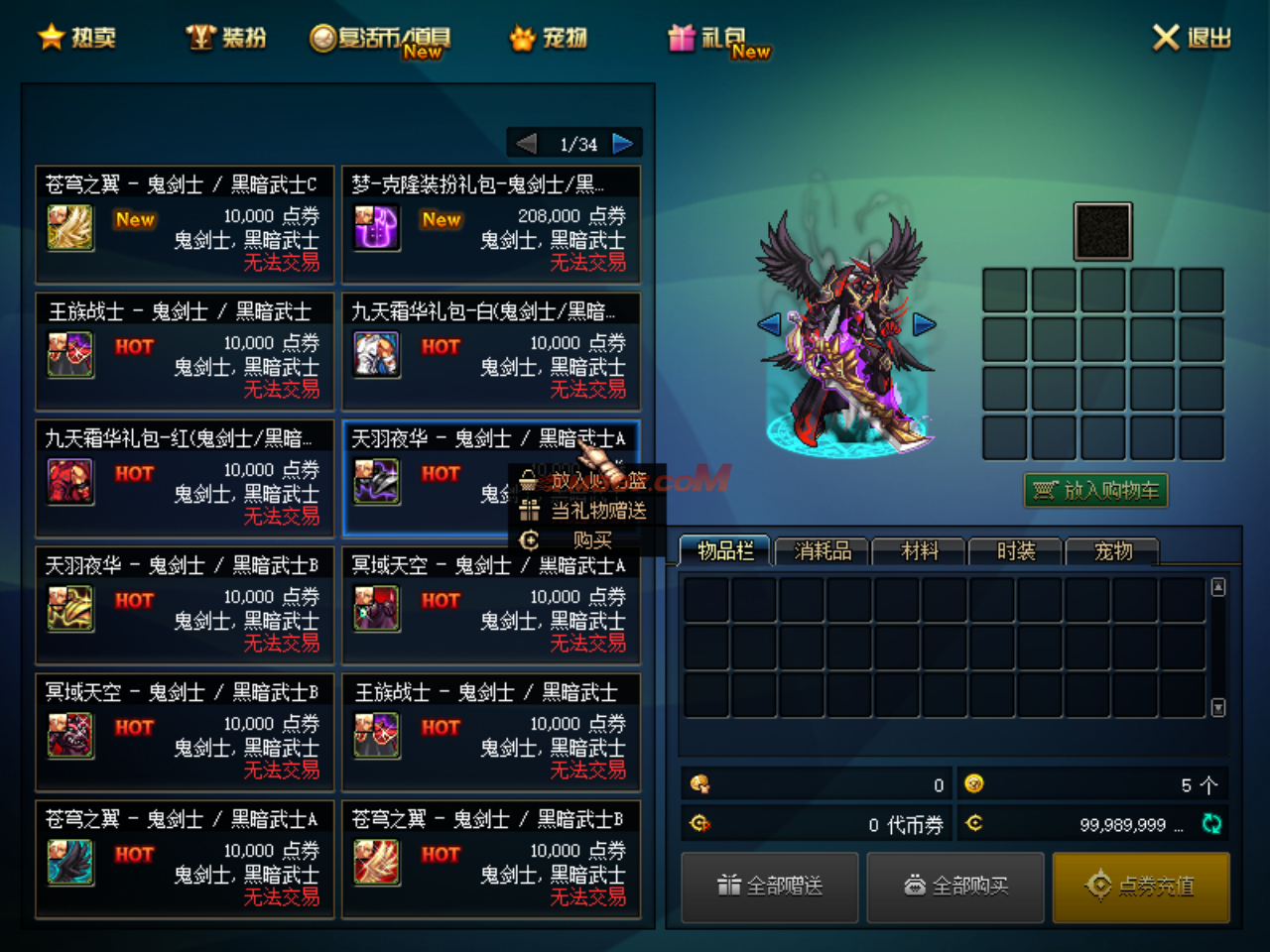Go to the next shop page
1270x952 pixels.
623,144
